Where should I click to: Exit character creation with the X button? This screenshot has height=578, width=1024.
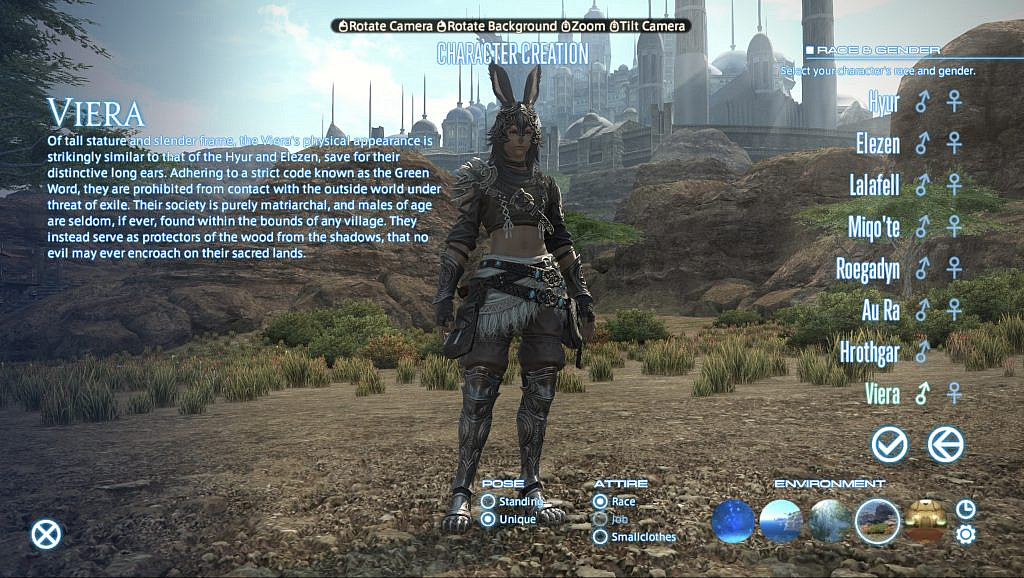coord(46,534)
